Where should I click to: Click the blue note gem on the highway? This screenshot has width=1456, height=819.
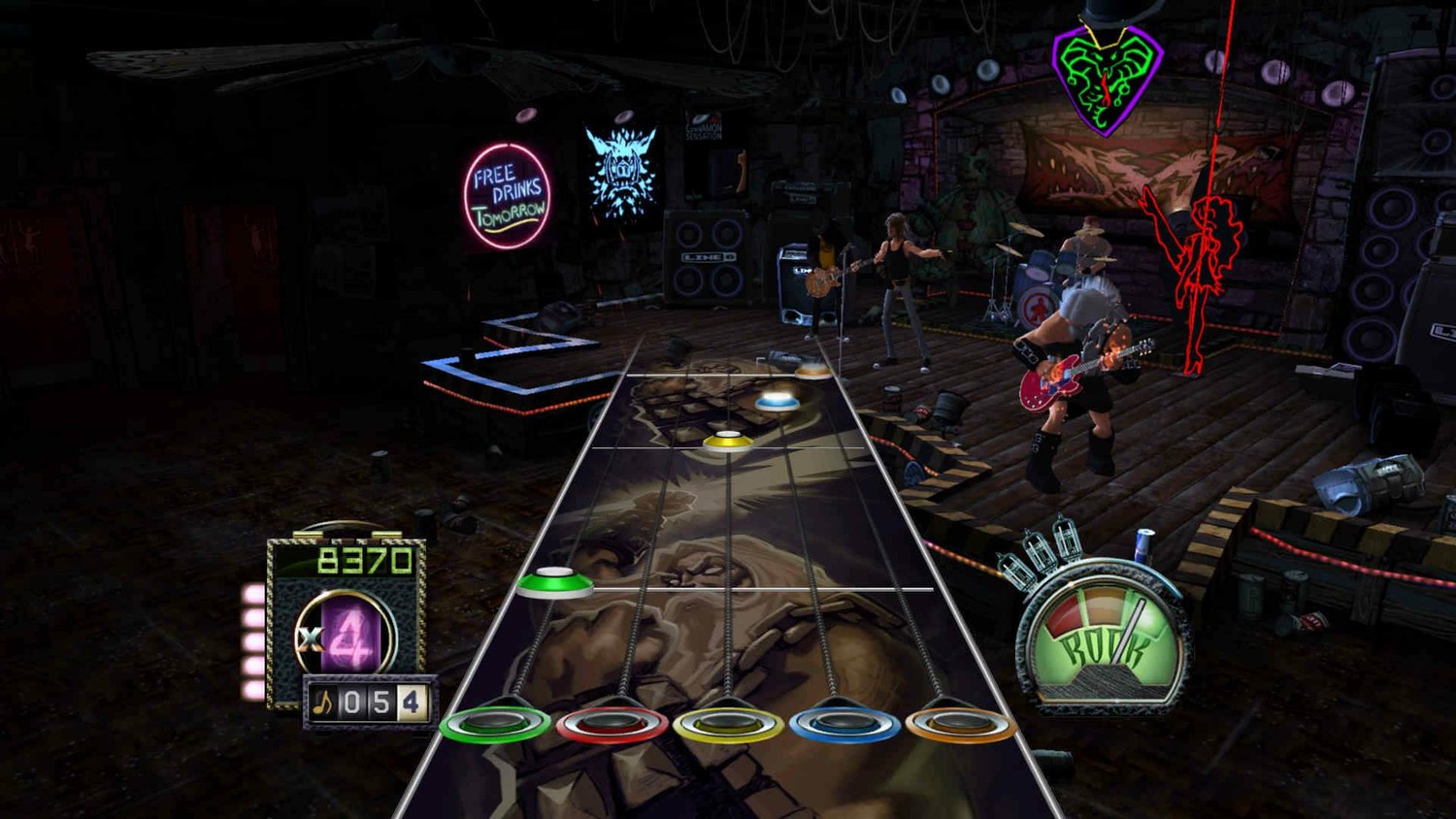coord(777,399)
